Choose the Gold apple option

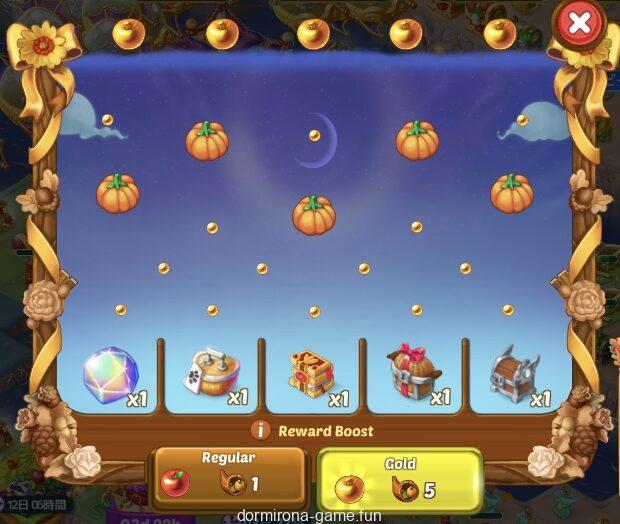(x=399, y=480)
